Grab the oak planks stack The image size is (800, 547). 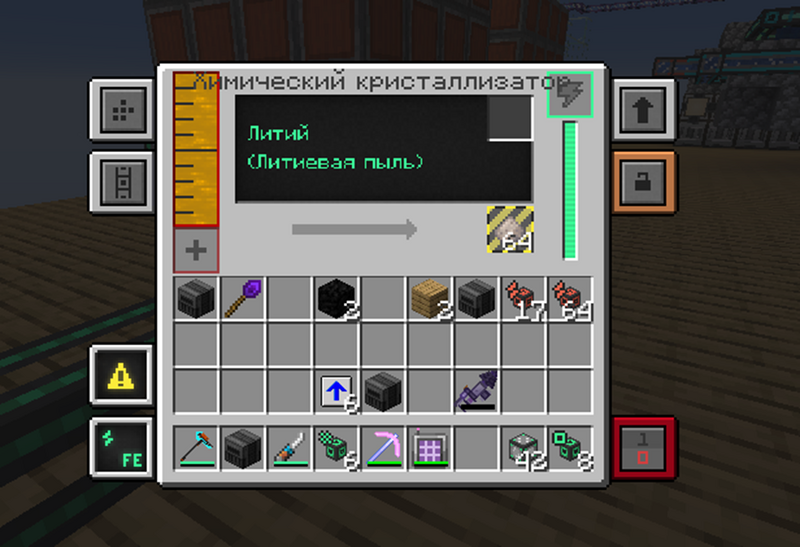click(x=429, y=298)
